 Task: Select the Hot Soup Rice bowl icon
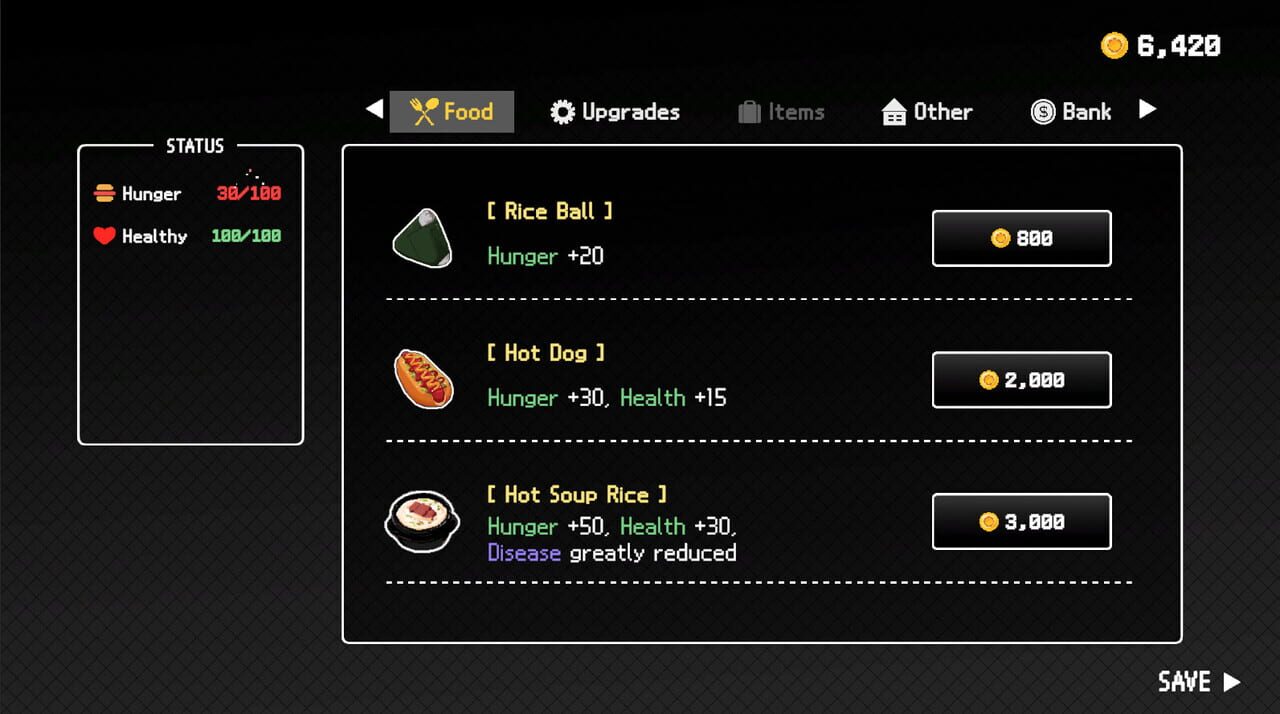point(422,521)
